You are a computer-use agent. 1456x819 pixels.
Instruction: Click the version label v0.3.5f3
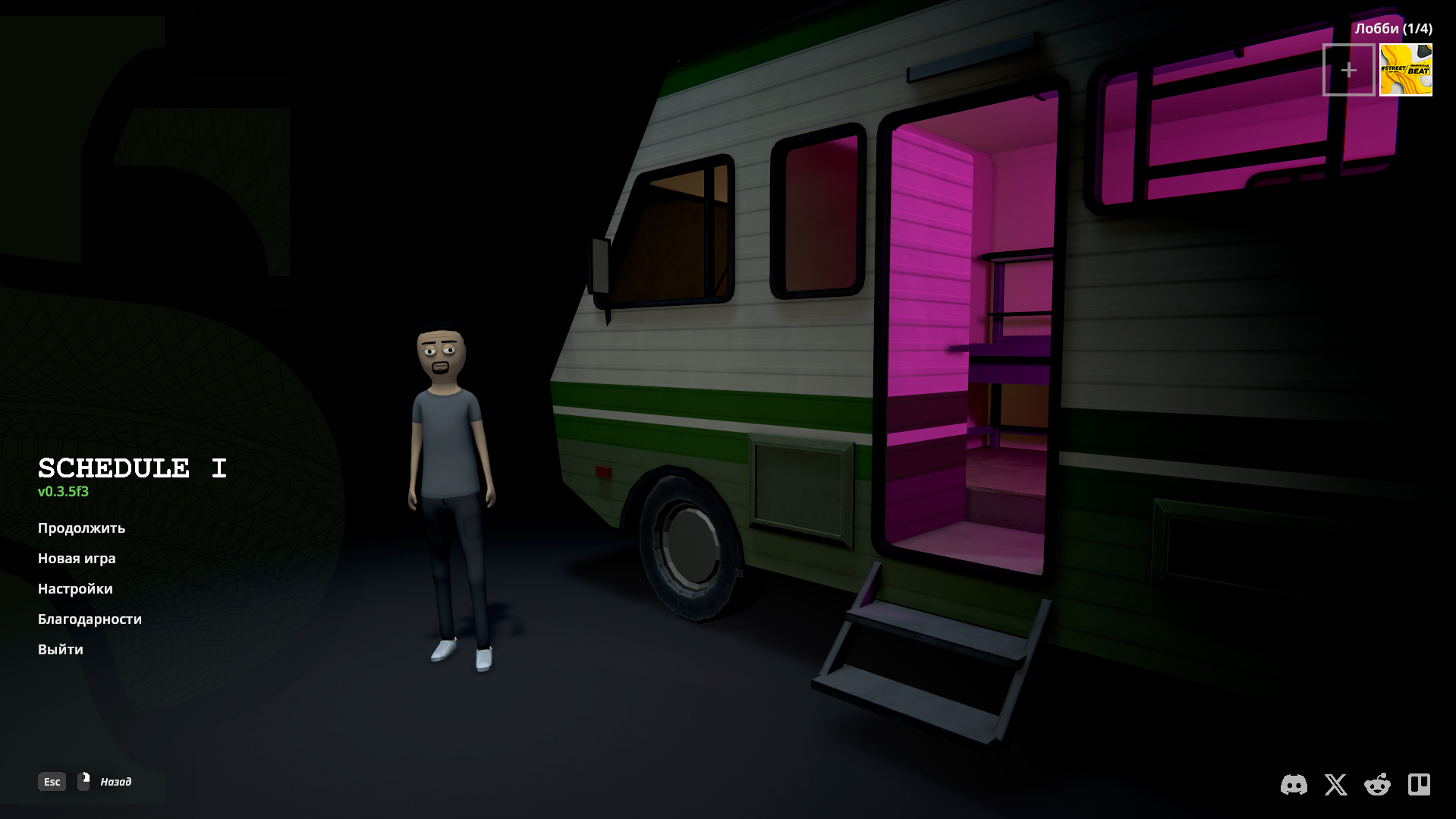pyautogui.click(x=62, y=490)
